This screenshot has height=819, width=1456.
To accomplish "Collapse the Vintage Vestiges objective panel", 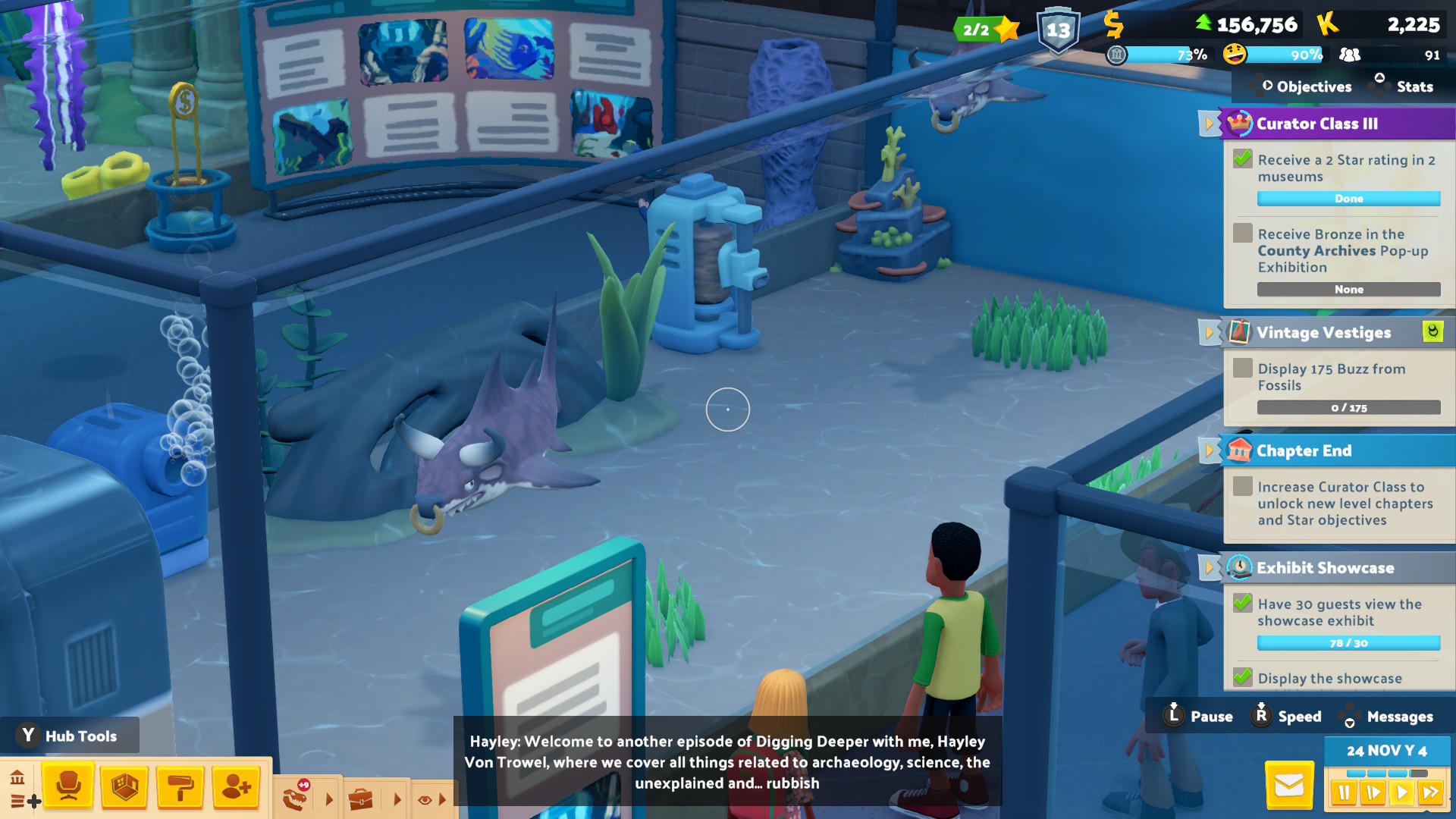I will click(1209, 332).
